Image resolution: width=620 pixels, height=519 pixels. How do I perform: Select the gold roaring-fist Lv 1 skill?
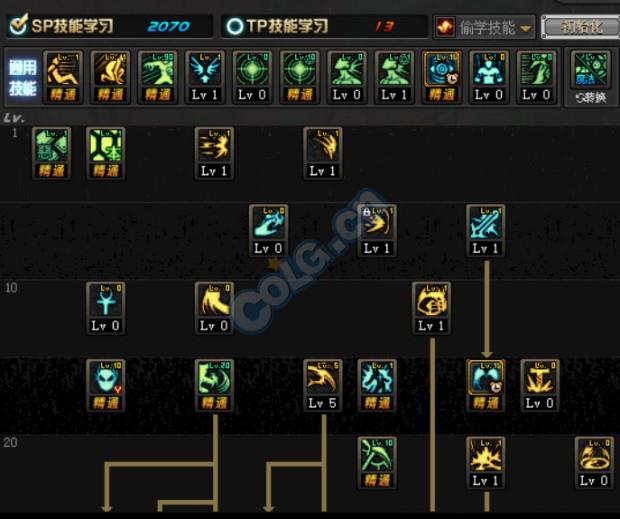431,306
